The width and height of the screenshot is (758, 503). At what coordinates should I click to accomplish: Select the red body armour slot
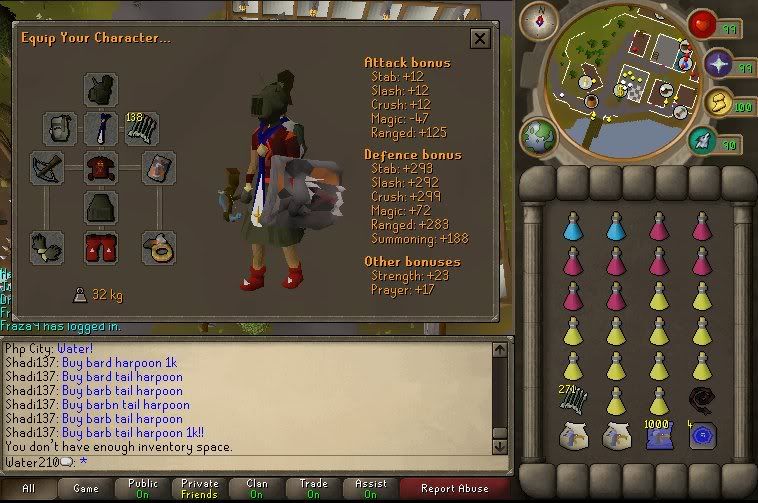coord(101,167)
